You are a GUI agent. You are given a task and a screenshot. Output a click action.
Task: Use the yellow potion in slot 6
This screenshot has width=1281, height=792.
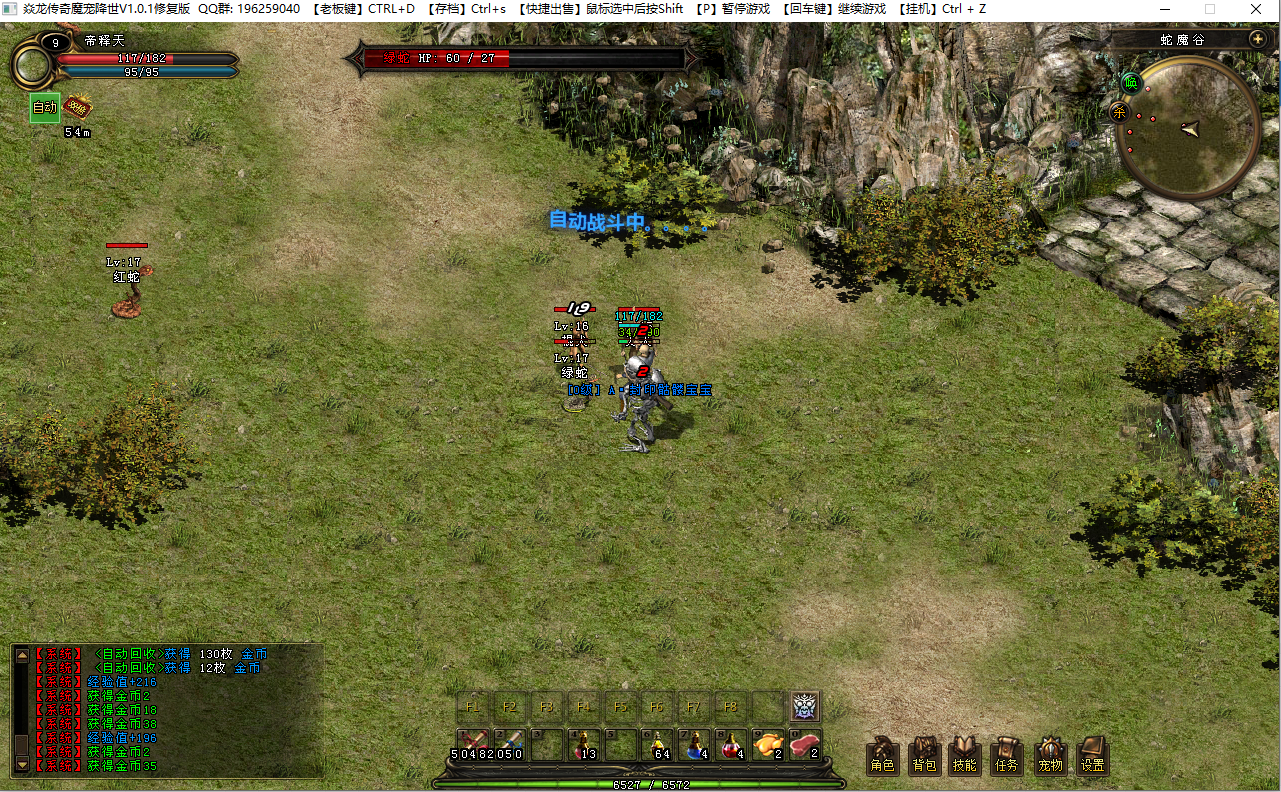[656, 745]
